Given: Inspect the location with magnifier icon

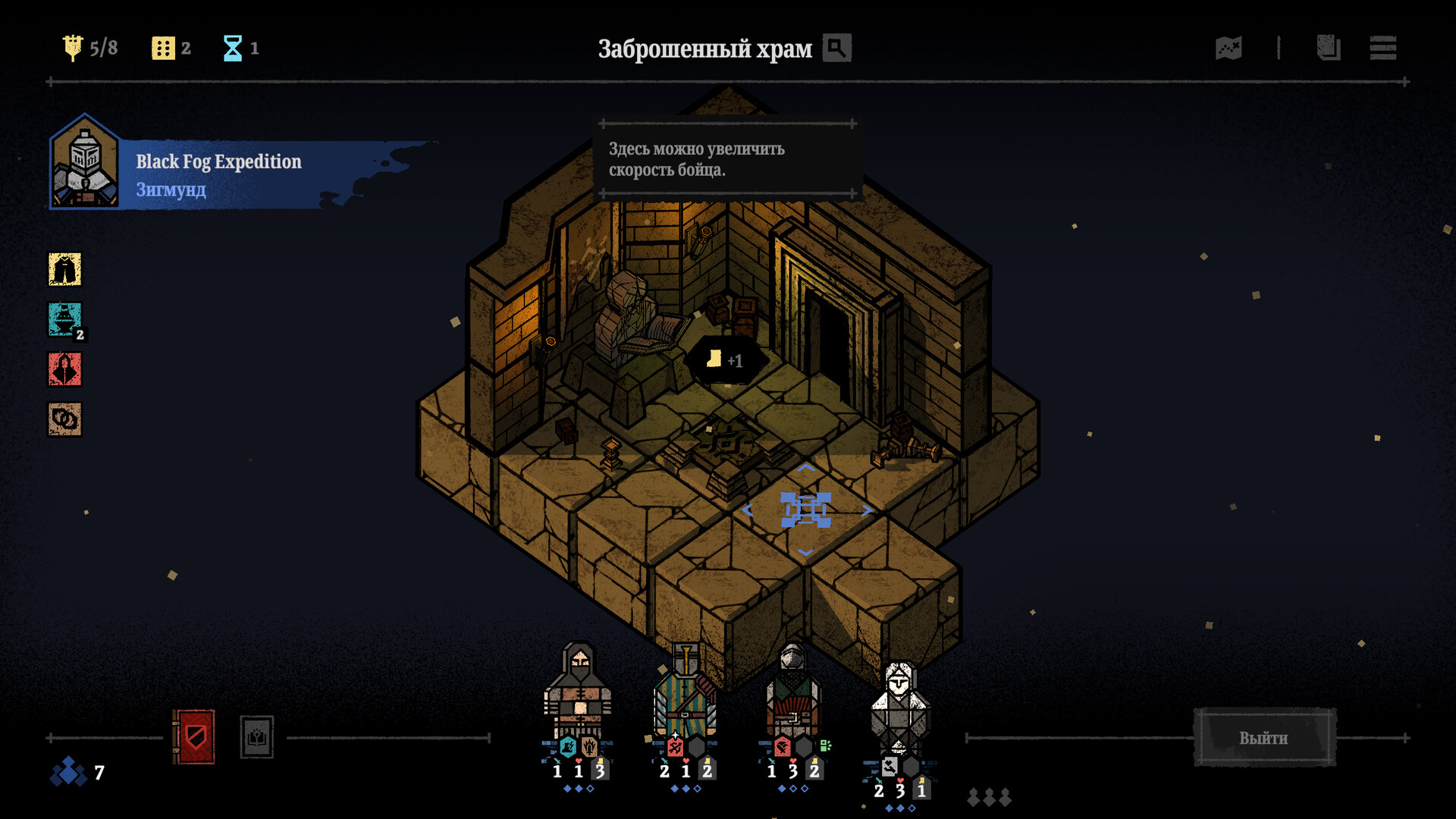Looking at the screenshot, I should (x=836, y=48).
